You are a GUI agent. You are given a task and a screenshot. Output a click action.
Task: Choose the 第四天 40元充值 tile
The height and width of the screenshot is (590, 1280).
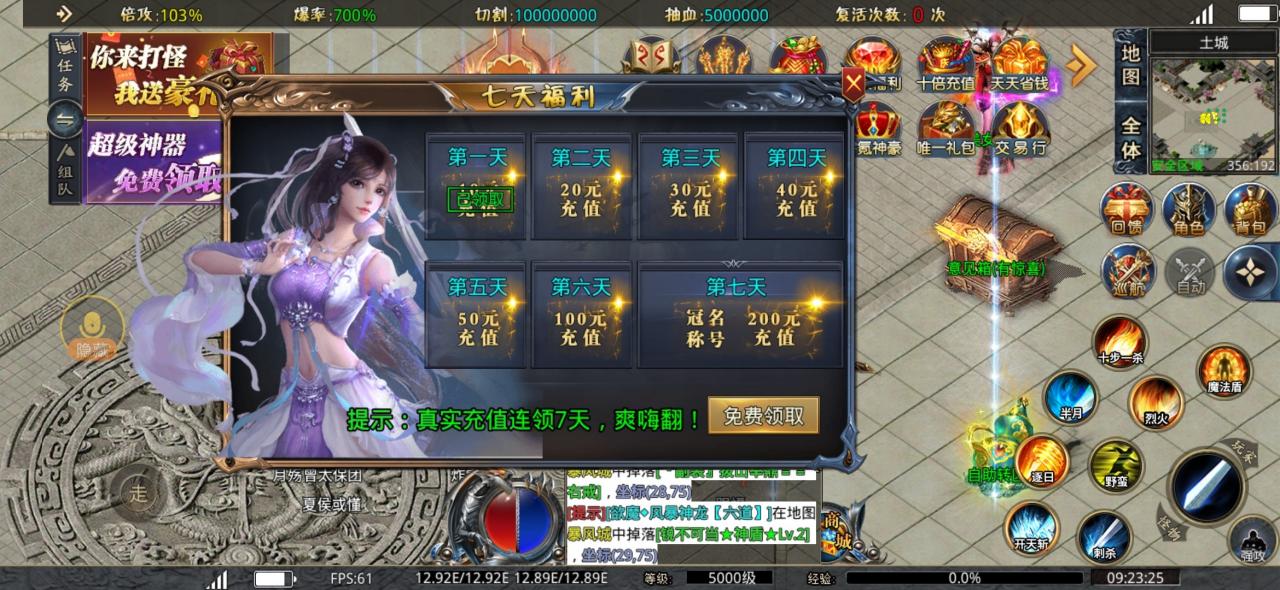tap(795, 187)
